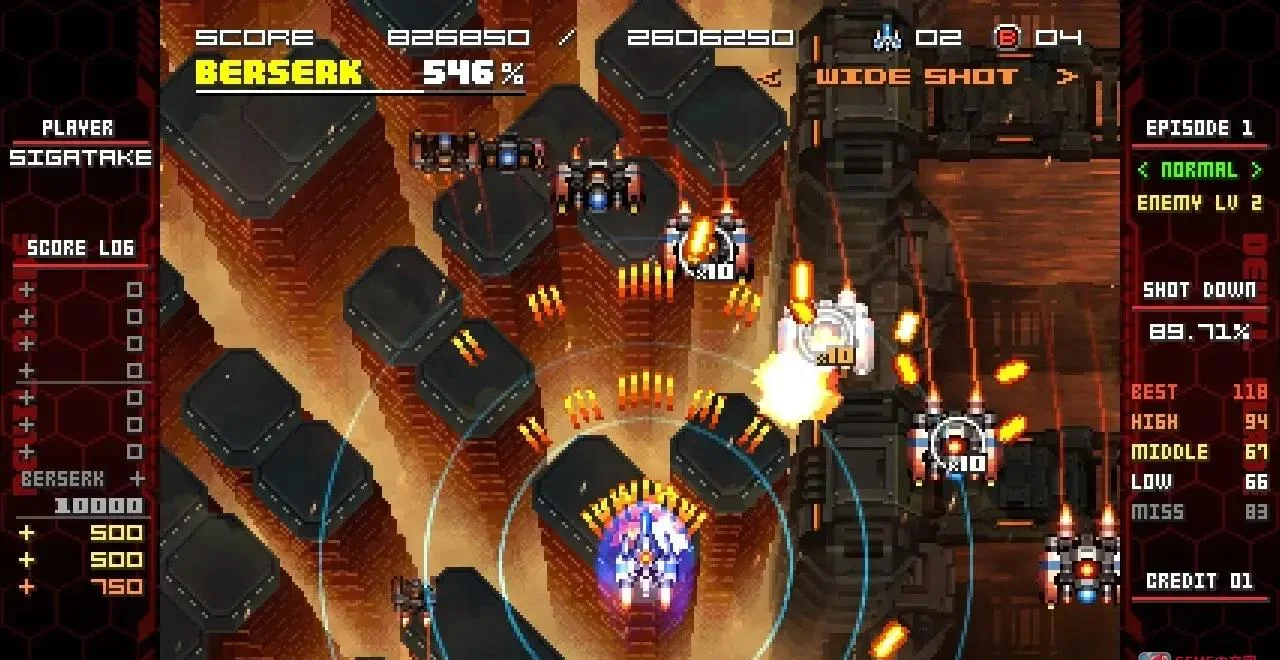Image resolution: width=1280 pixels, height=660 pixels.
Task: Click the remaining lives ship icon
Action: click(x=887, y=38)
